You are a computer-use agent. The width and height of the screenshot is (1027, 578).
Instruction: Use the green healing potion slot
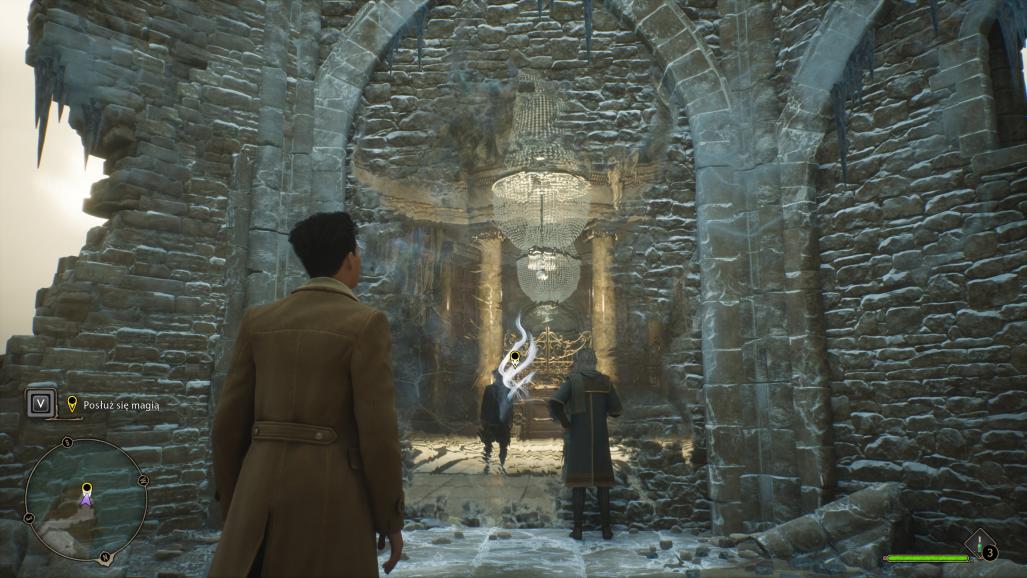click(980, 545)
